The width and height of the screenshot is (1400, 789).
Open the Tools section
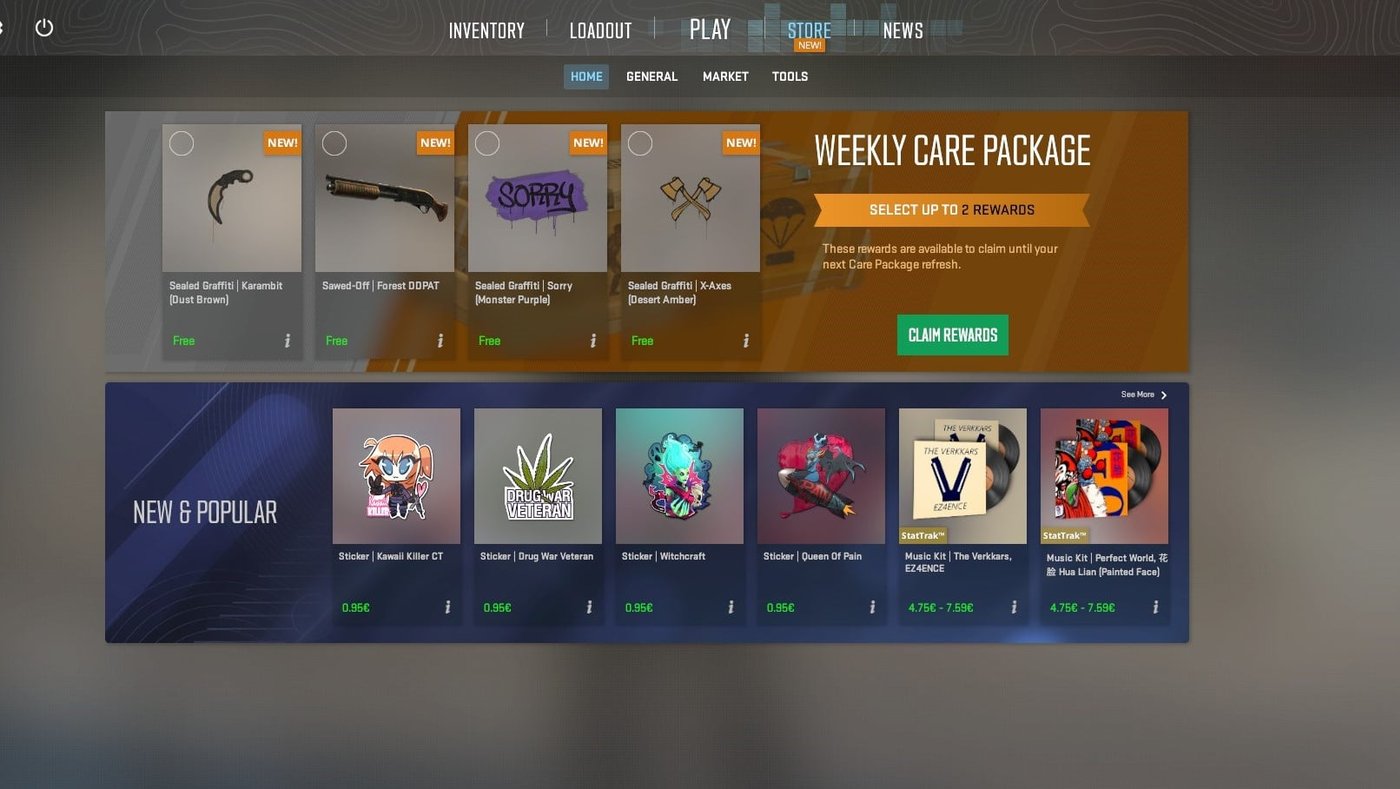click(789, 76)
